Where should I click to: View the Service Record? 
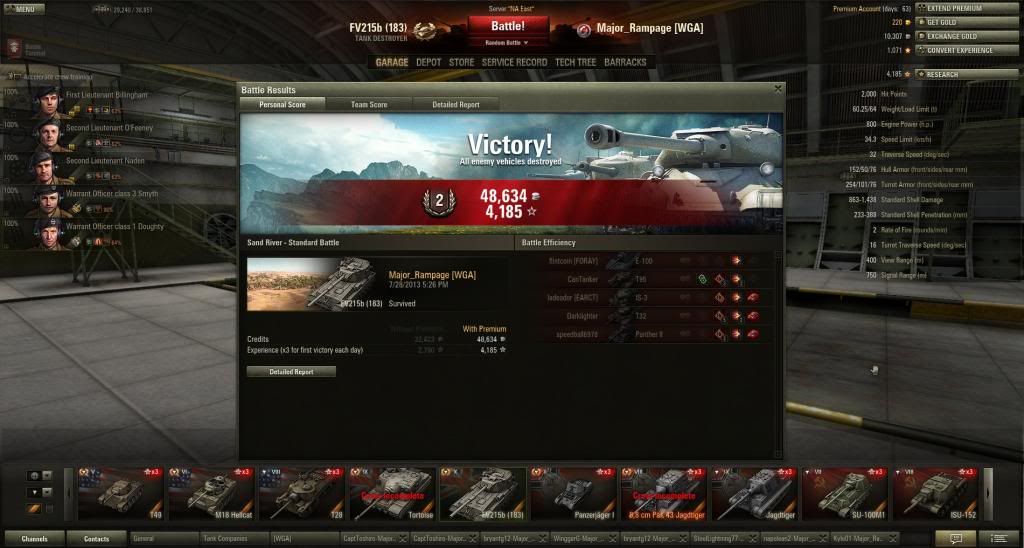514,62
